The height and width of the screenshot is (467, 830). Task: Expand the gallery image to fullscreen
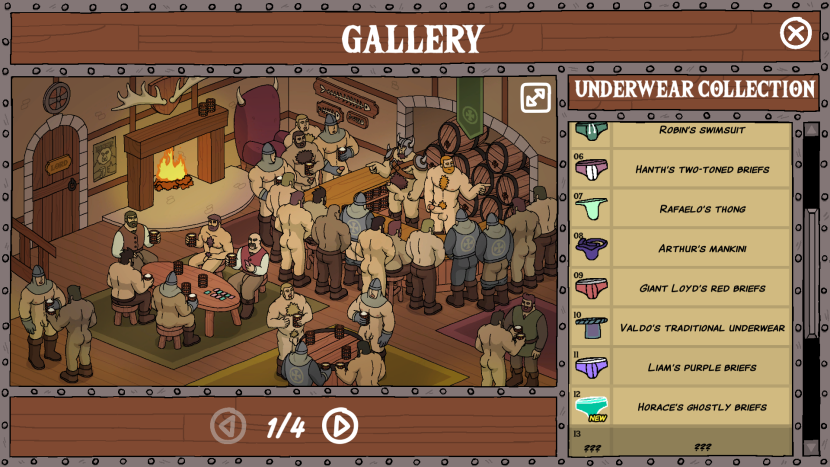click(535, 97)
